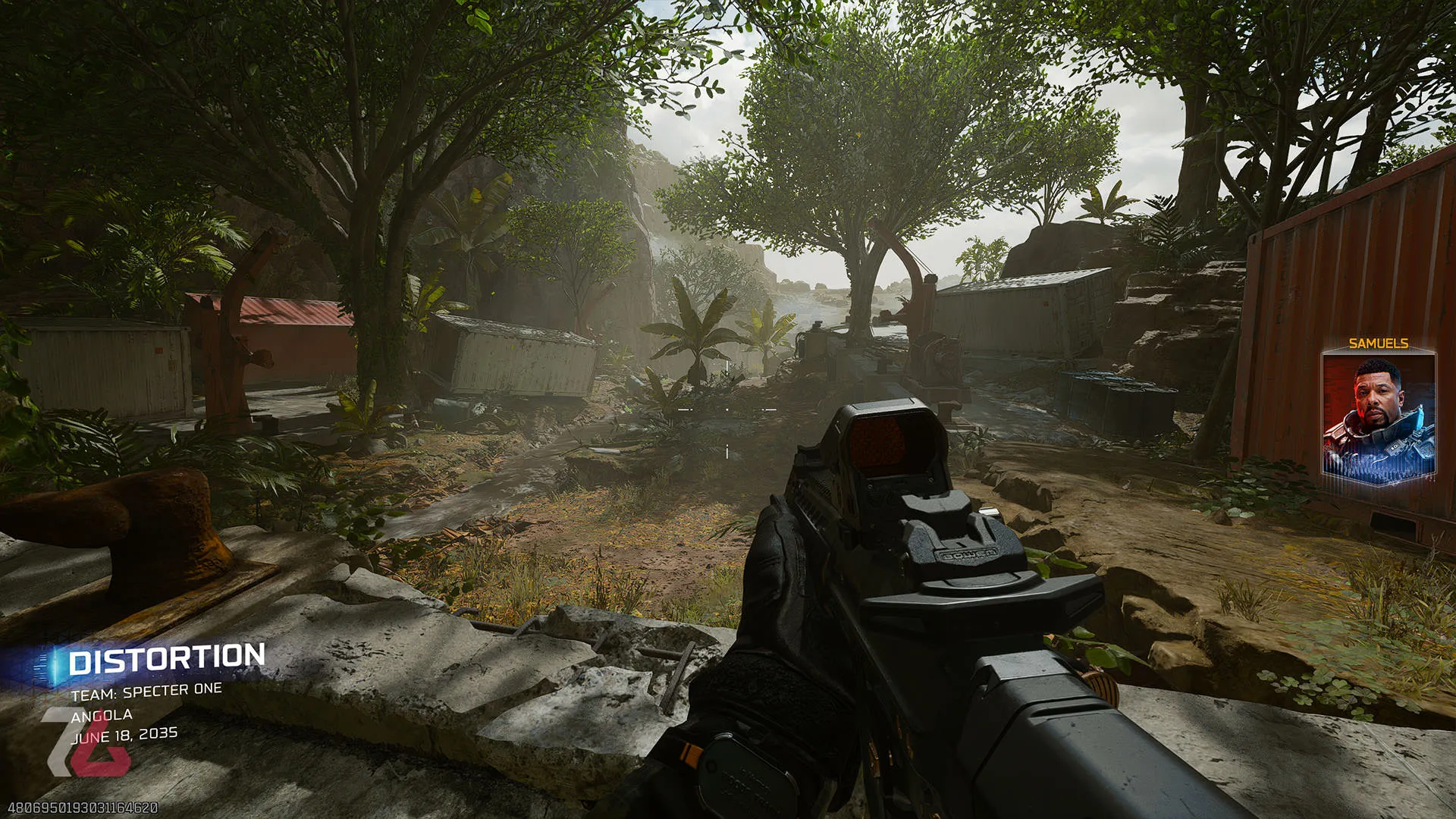Toggle the date display reading JUNE 18, 2035
Image resolution: width=1456 pixels, height=819 pixels.
[x=127, y=733]
